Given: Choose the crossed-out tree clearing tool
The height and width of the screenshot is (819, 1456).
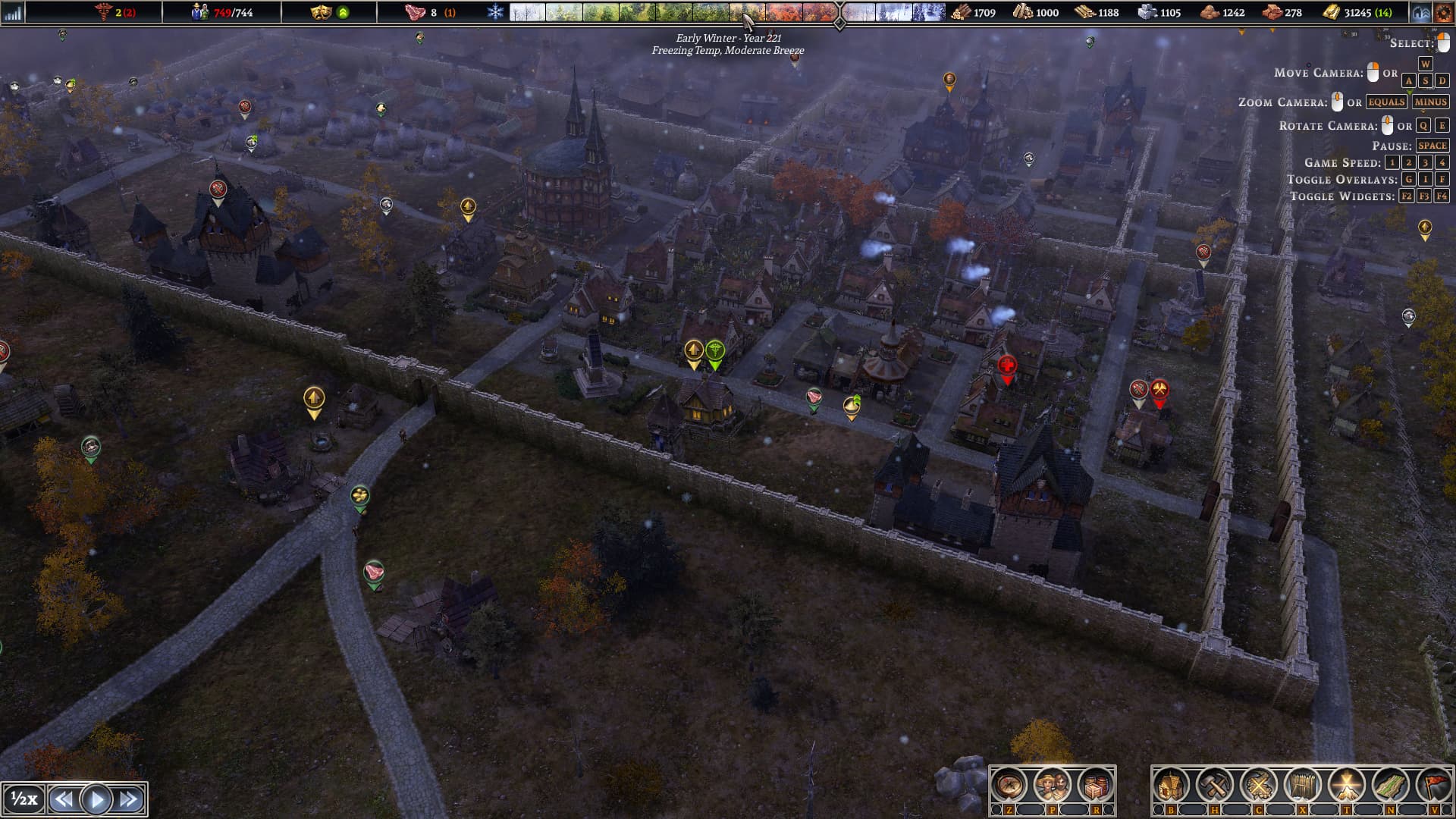Looking at the screenshot, I should (1258, 786).
